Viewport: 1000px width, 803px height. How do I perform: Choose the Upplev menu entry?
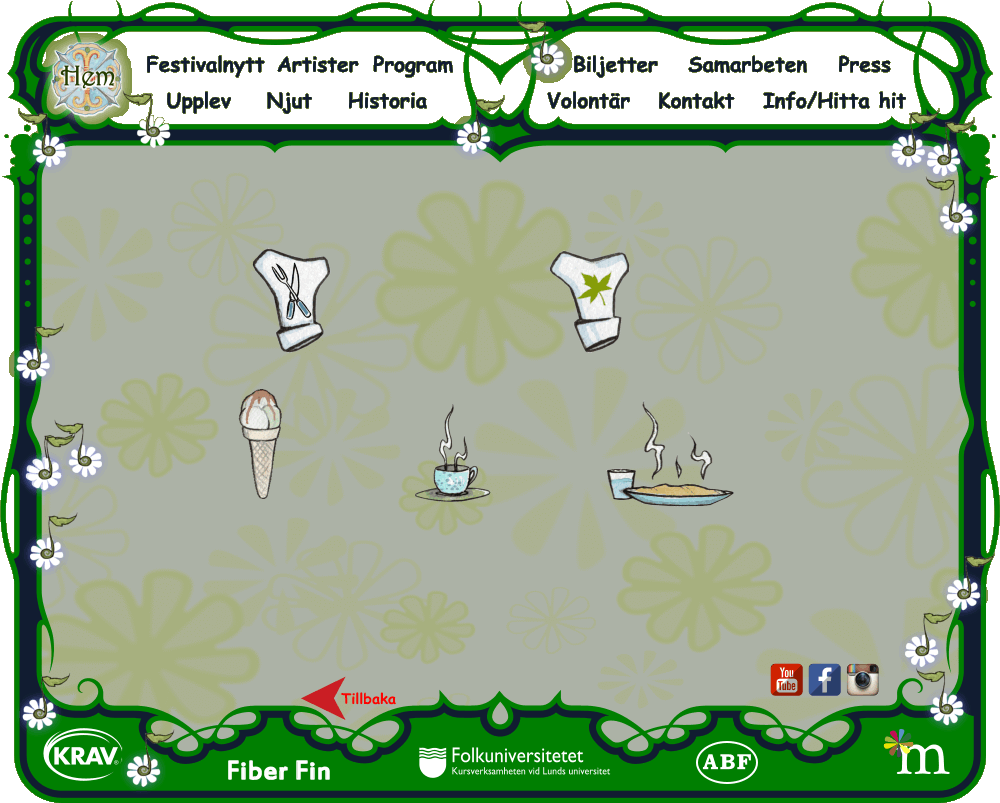(x=199, y=102)
